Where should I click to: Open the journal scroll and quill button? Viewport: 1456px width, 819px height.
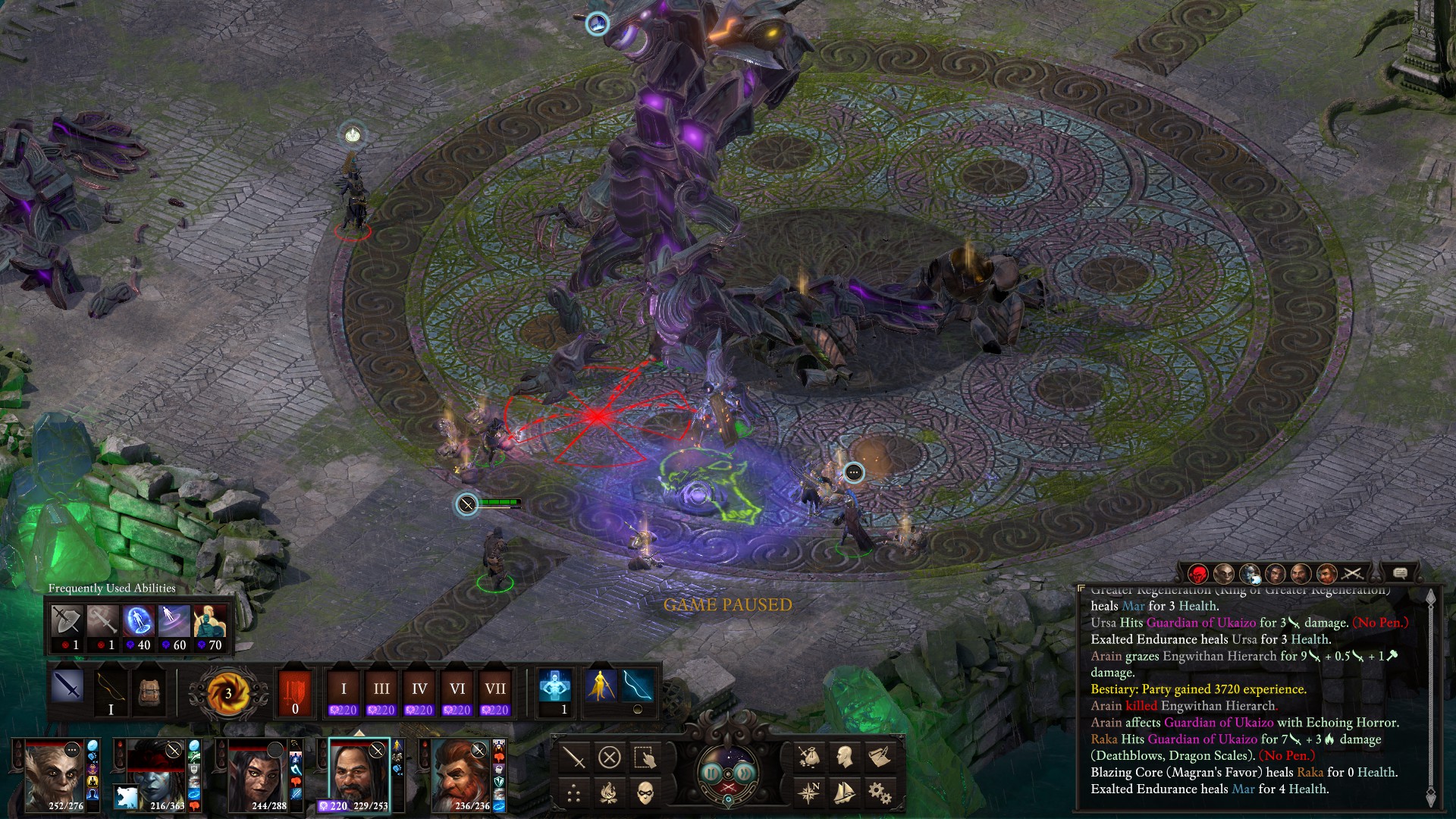click(880, 756)
